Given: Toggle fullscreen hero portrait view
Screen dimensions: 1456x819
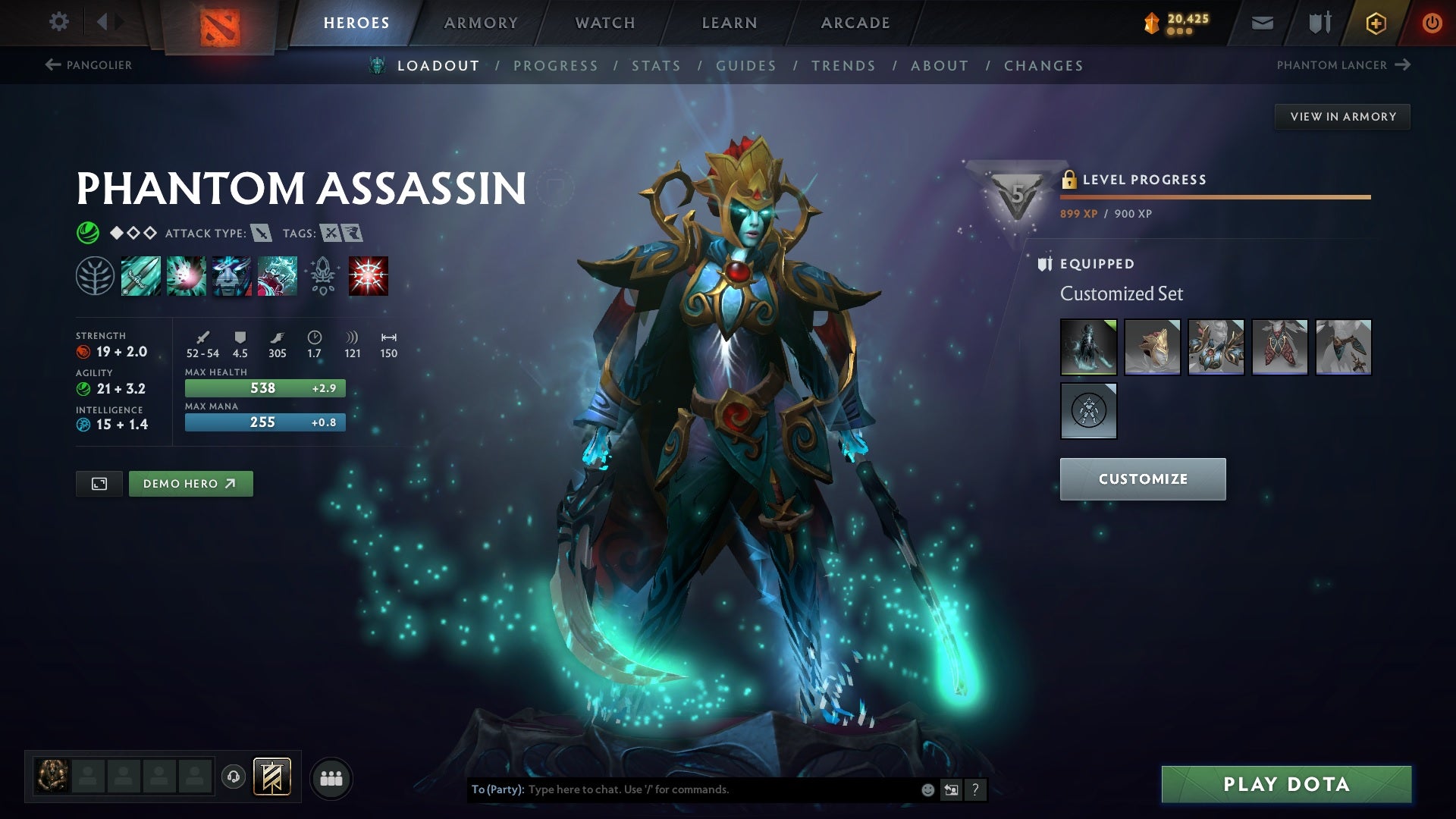Looking at the screenshot, I should coord(99,483).
